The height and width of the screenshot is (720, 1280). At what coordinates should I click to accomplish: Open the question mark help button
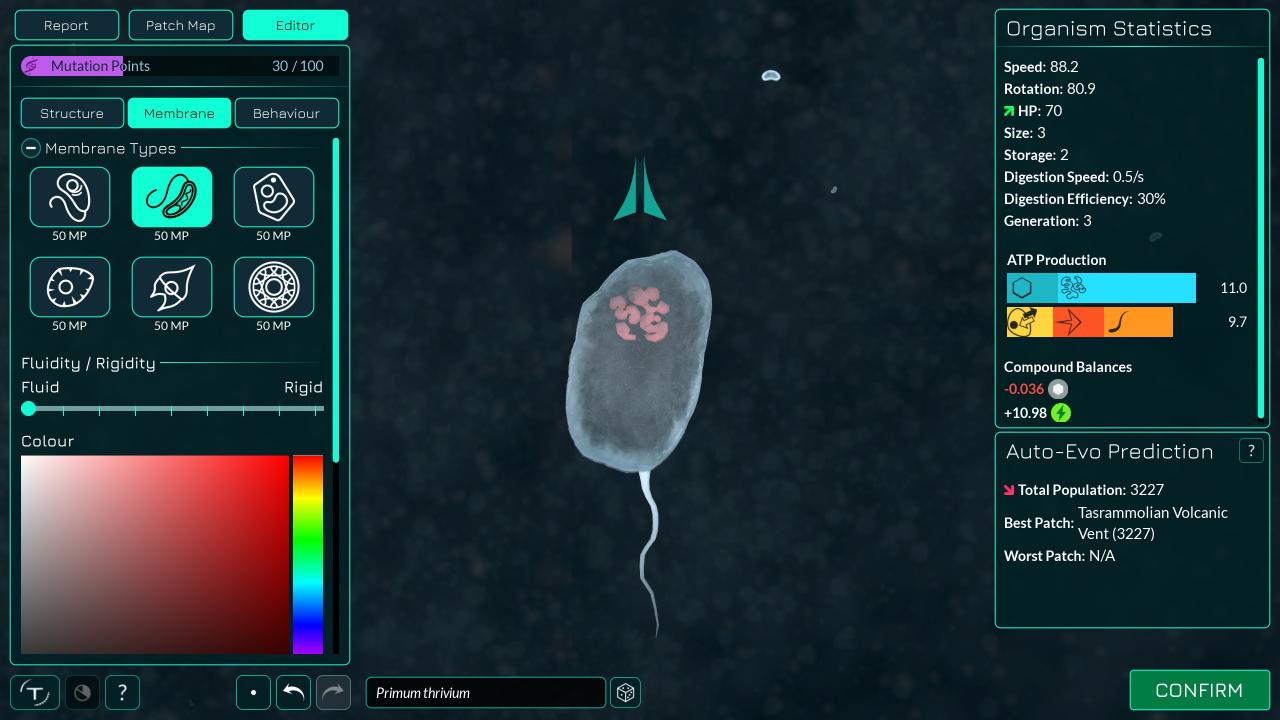click(122, 692)
